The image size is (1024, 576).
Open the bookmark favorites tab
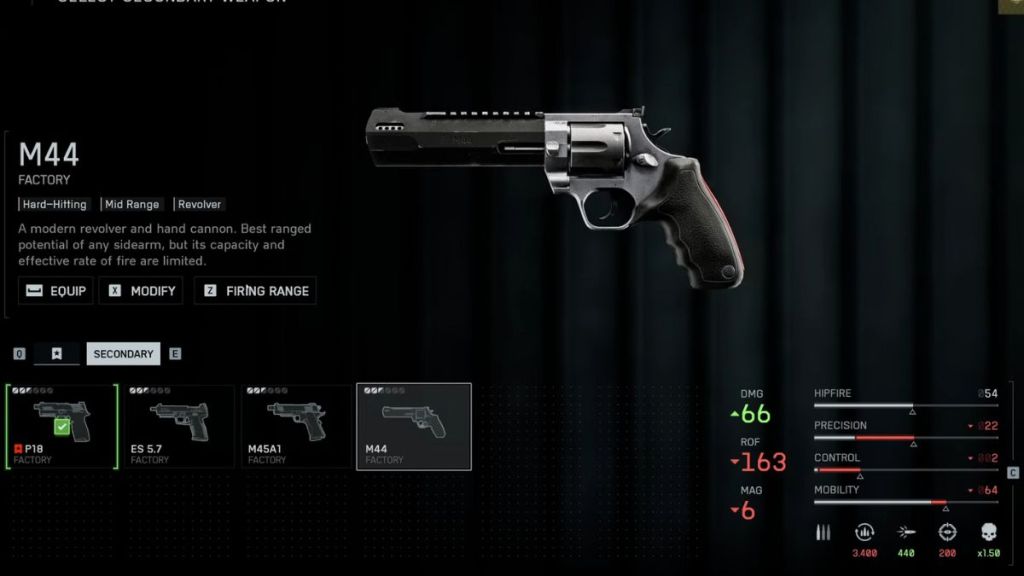pos(57,353)
